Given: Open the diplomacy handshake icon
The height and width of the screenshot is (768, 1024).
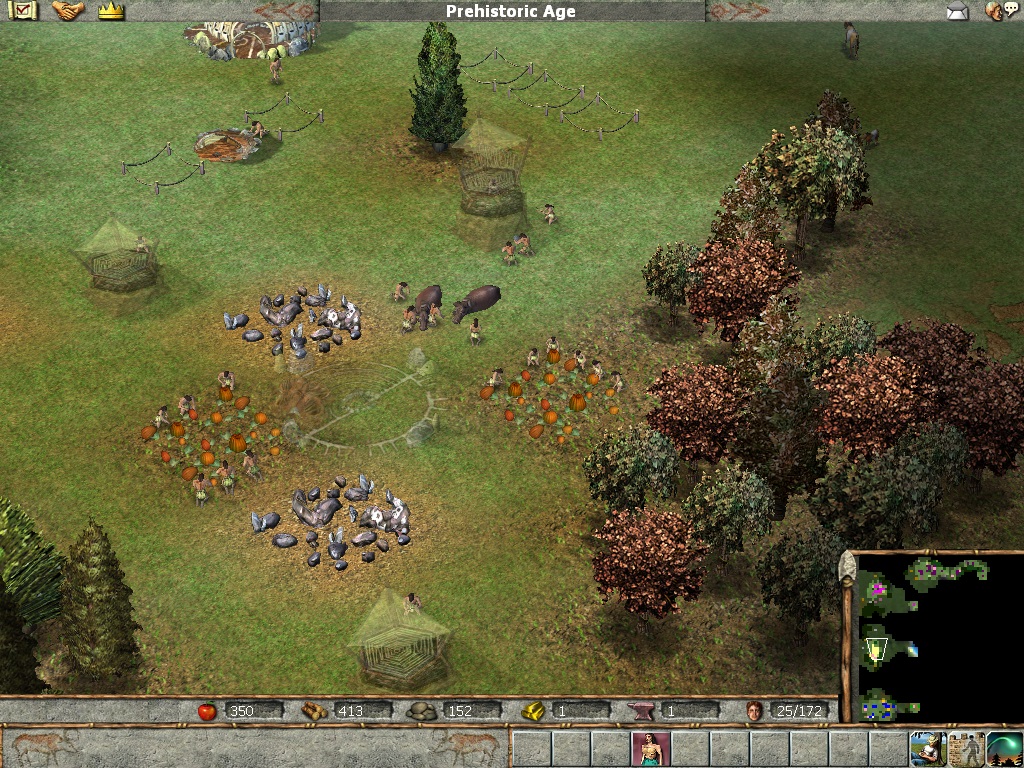Looking at the screenshot, I should (x=68, y=11).
